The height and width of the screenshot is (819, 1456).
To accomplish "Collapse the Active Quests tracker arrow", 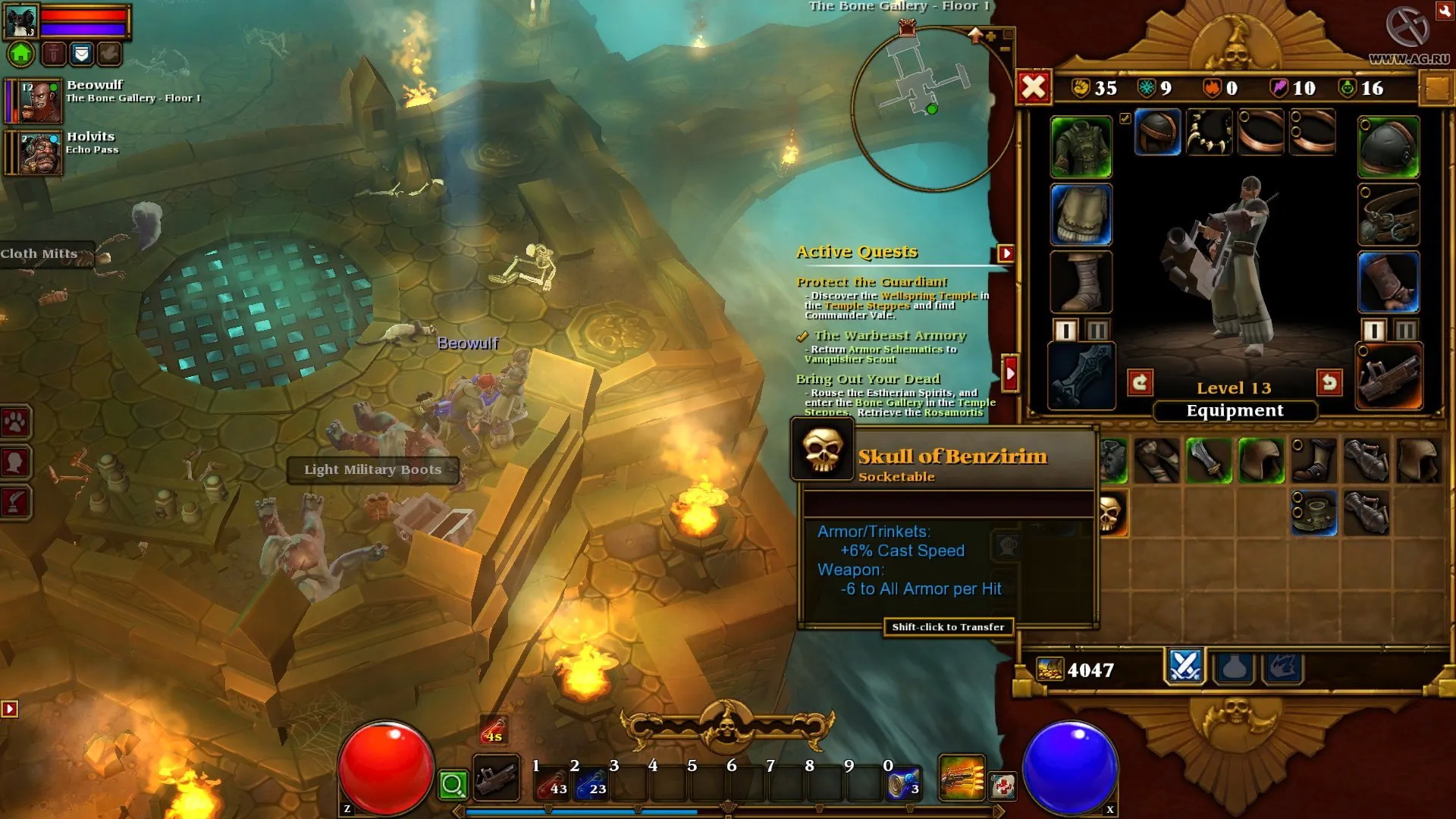I will click(x=1006, y=253).
